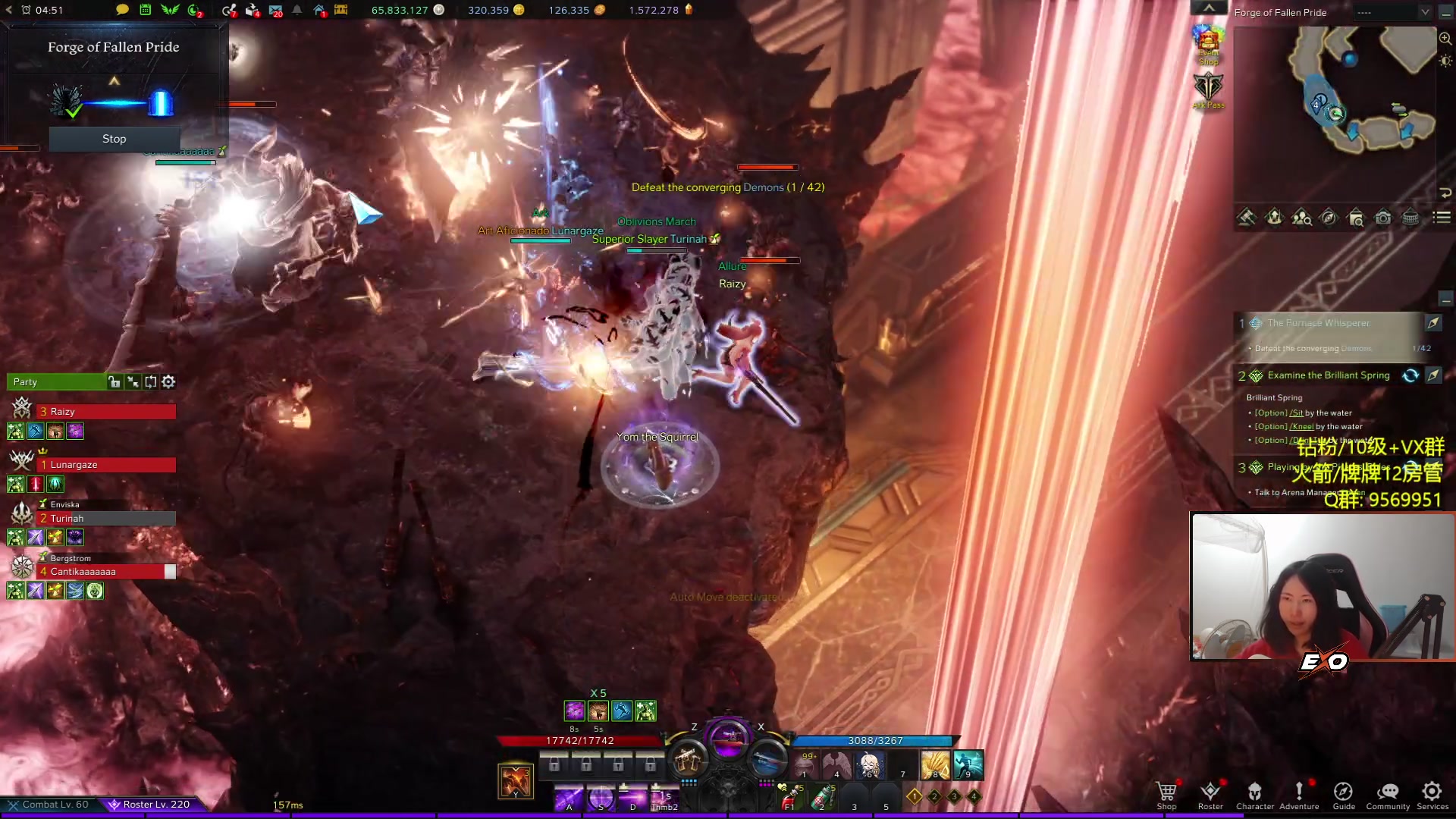Open the Shop menu
1456x819 pixels.
(x=1166, y=794)
